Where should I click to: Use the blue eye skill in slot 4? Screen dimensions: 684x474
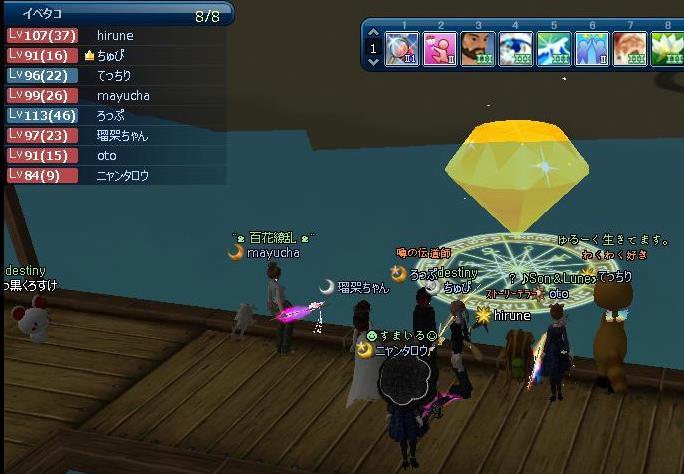516,48
